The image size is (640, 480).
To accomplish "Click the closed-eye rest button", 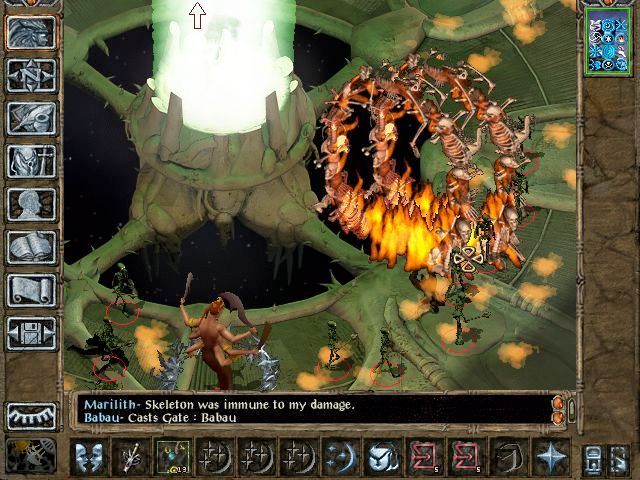I will [31, 415].
